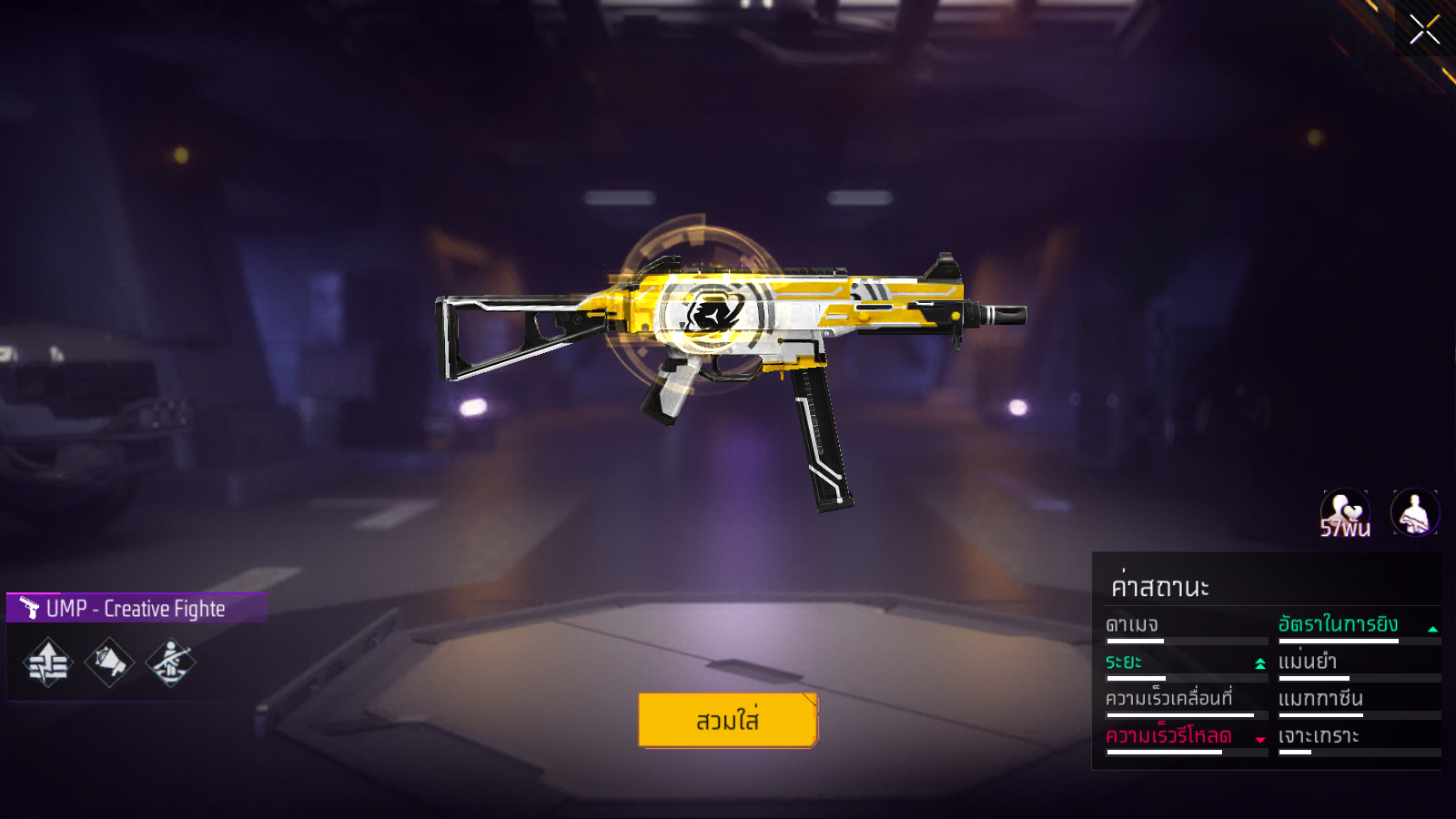Tap the heart likes icon showing 57พัน
The width and height of the screenshot is (1456, 819).
tap(1345, 514)
